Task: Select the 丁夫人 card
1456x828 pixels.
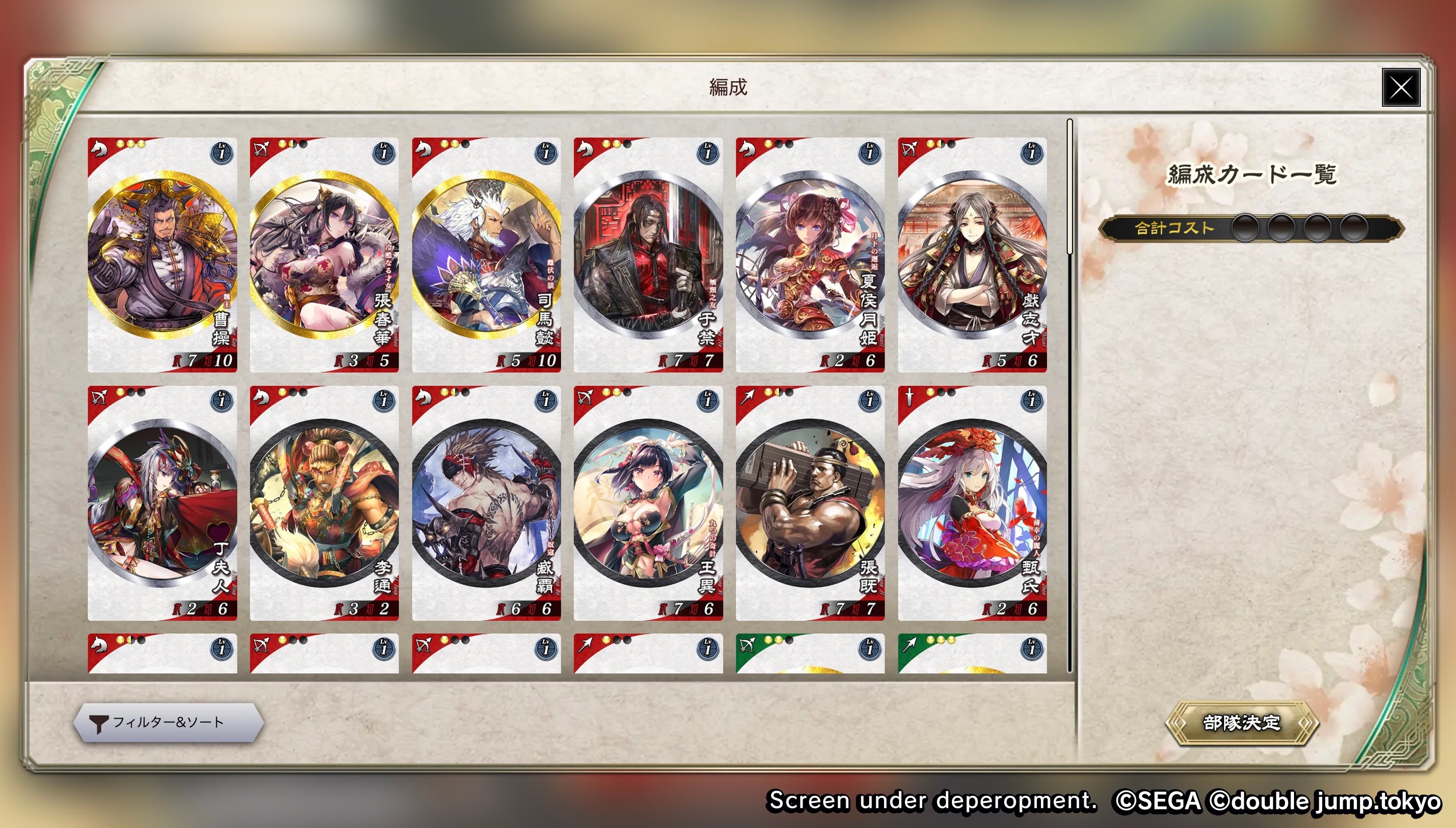Action: (x=162, y=503)
